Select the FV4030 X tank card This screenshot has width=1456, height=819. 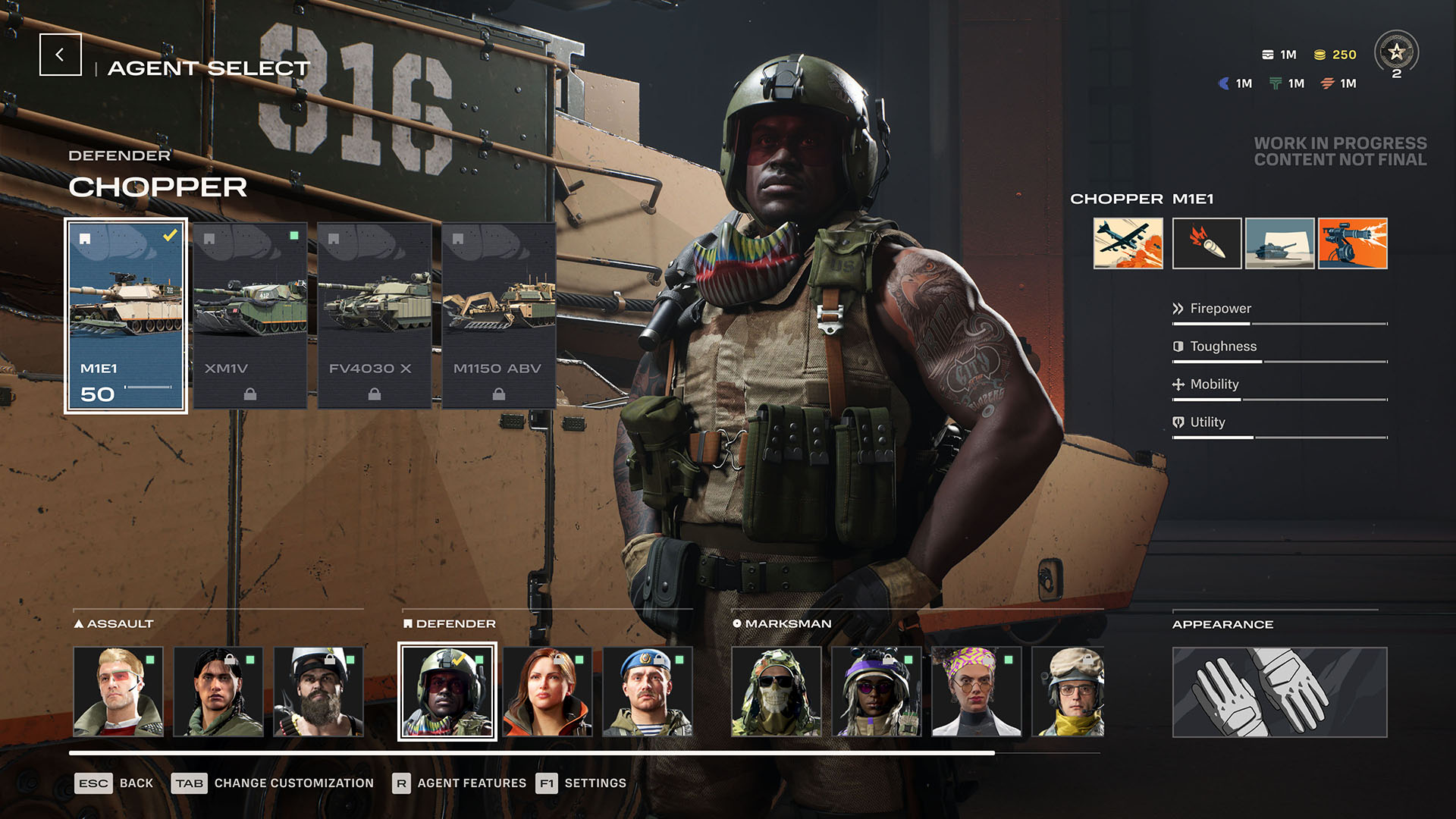pyautogui.click(x=375, y=315)
